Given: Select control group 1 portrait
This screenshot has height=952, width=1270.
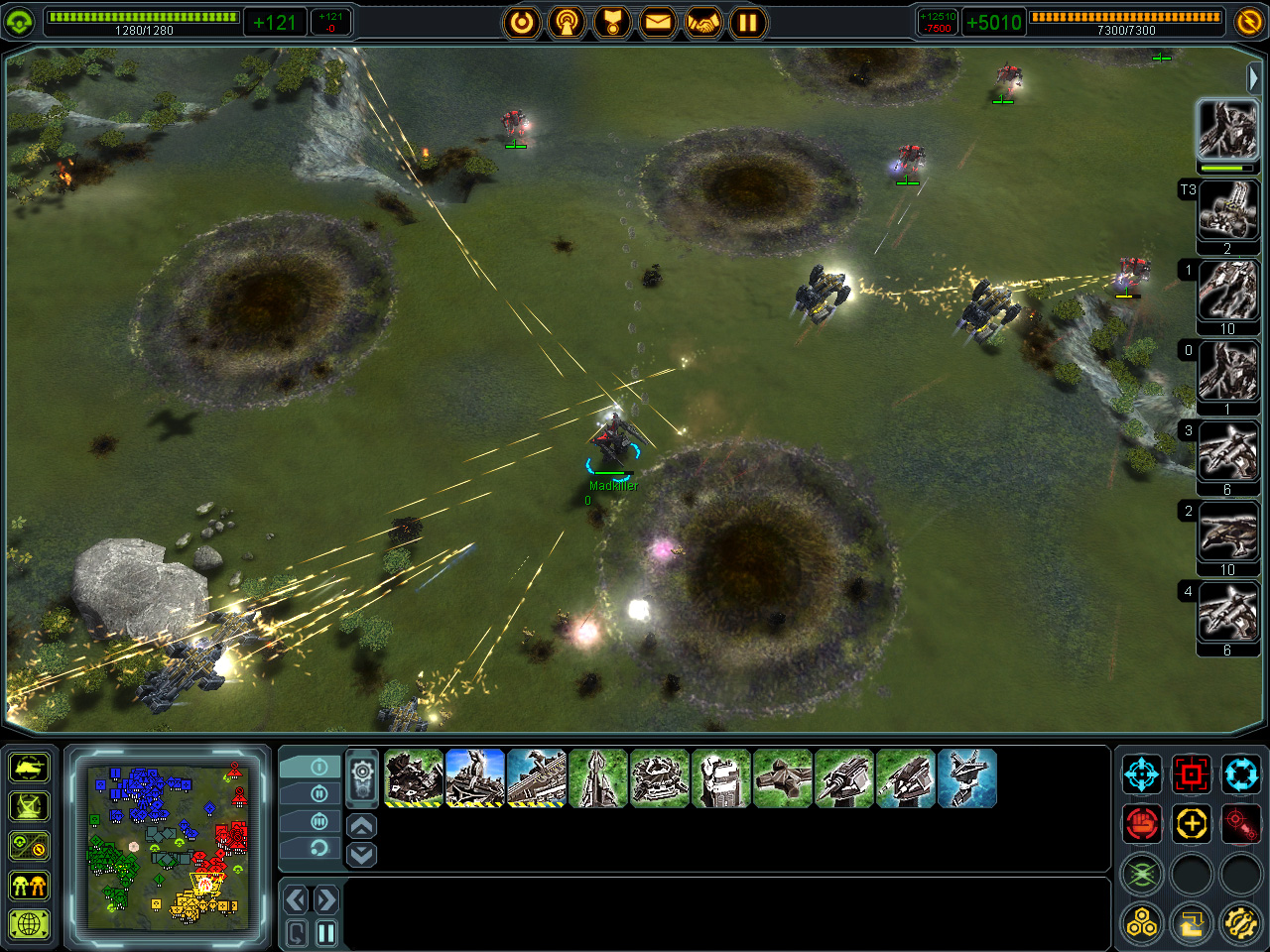Looking at the screenshot, I should click(1227, 291).
